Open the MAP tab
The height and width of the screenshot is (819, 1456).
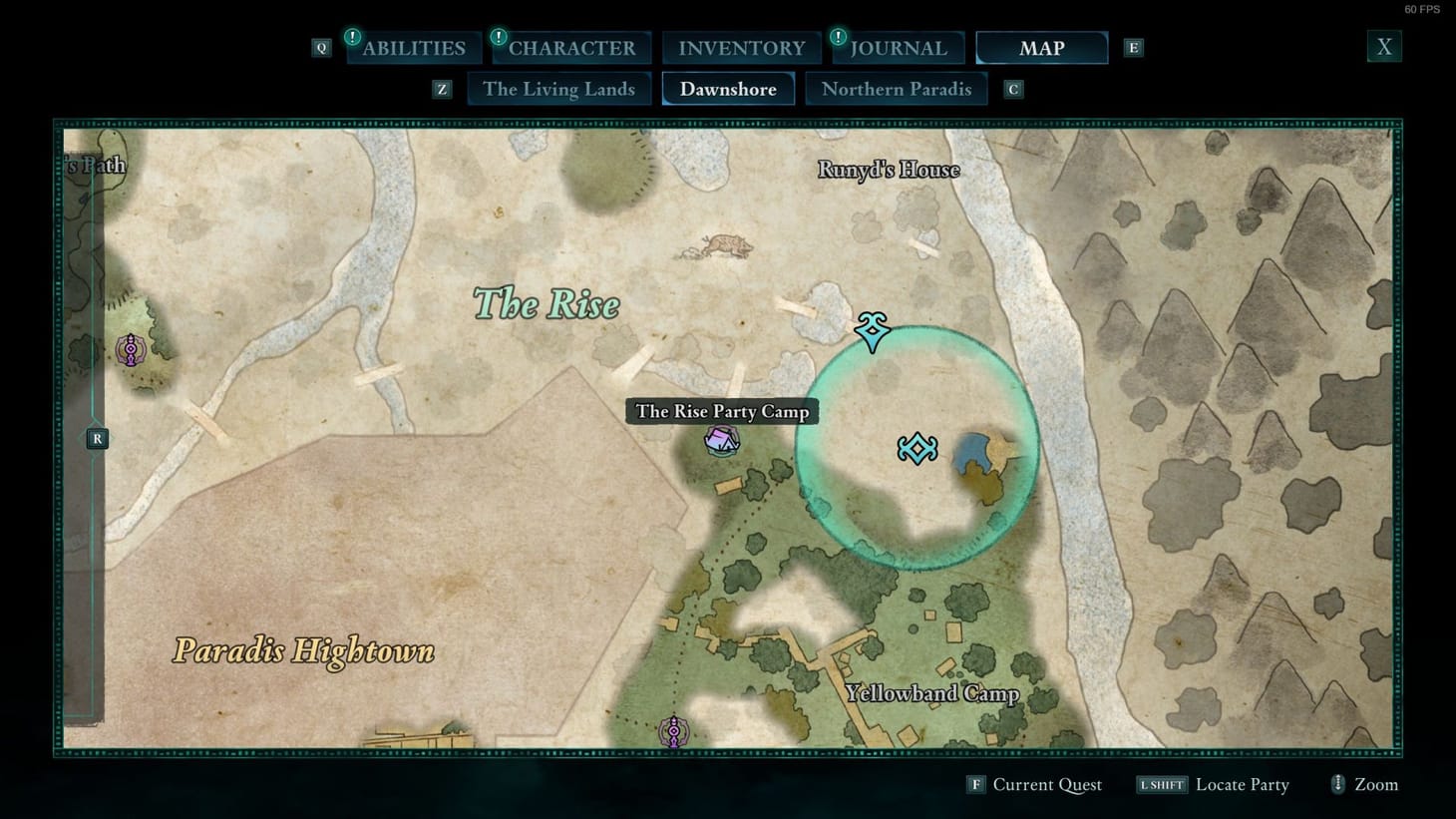tap(1041, 47)
